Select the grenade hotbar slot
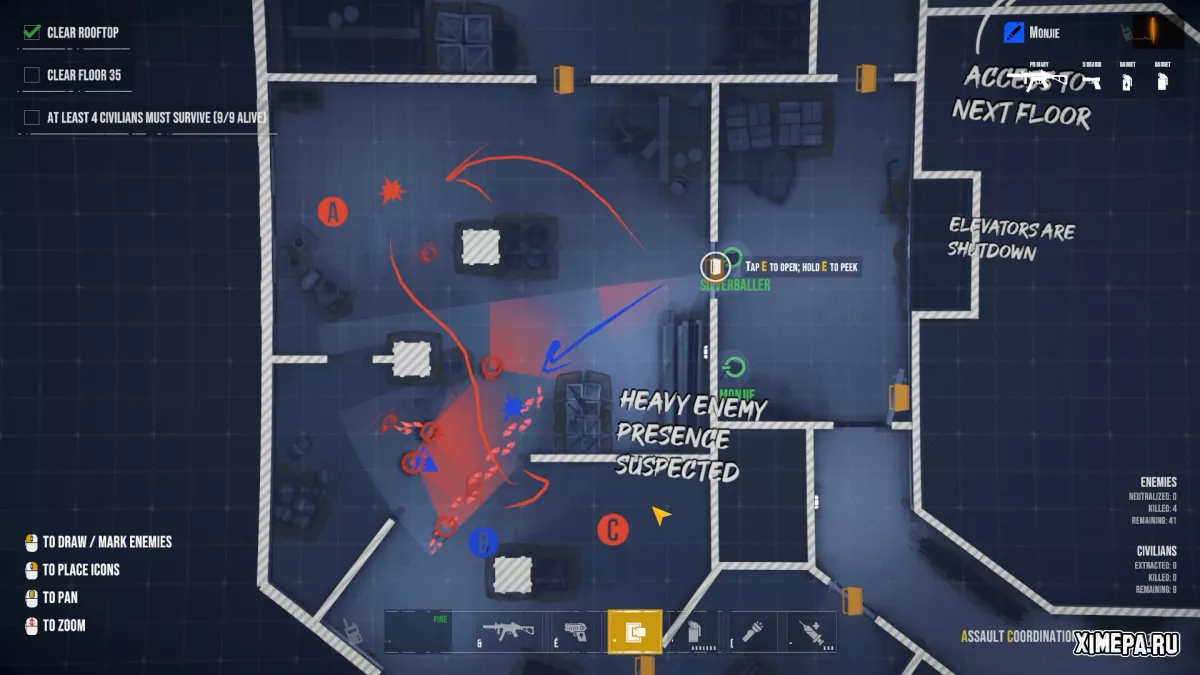The height and width of the screenshot is (675, 1200). (x=694, y=631)
